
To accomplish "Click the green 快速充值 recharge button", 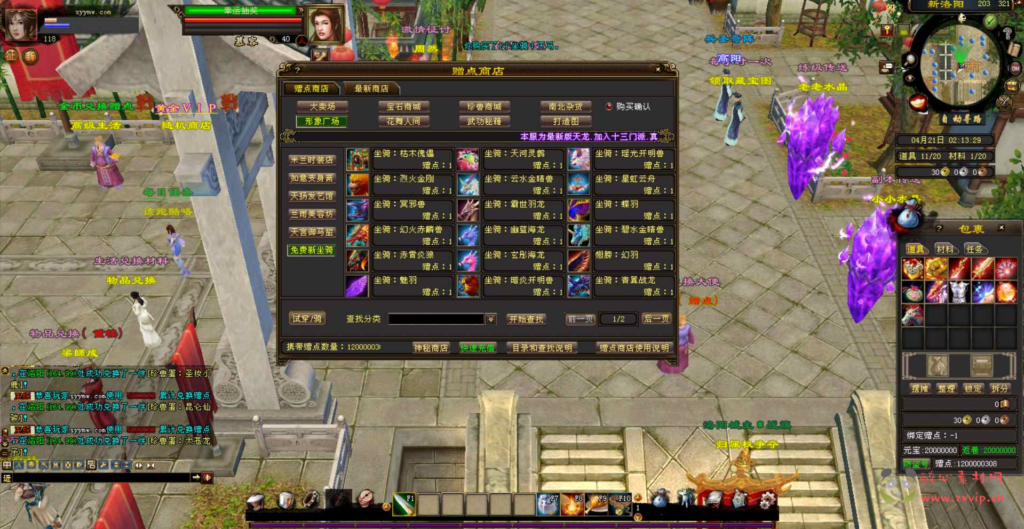I will 478,348.
